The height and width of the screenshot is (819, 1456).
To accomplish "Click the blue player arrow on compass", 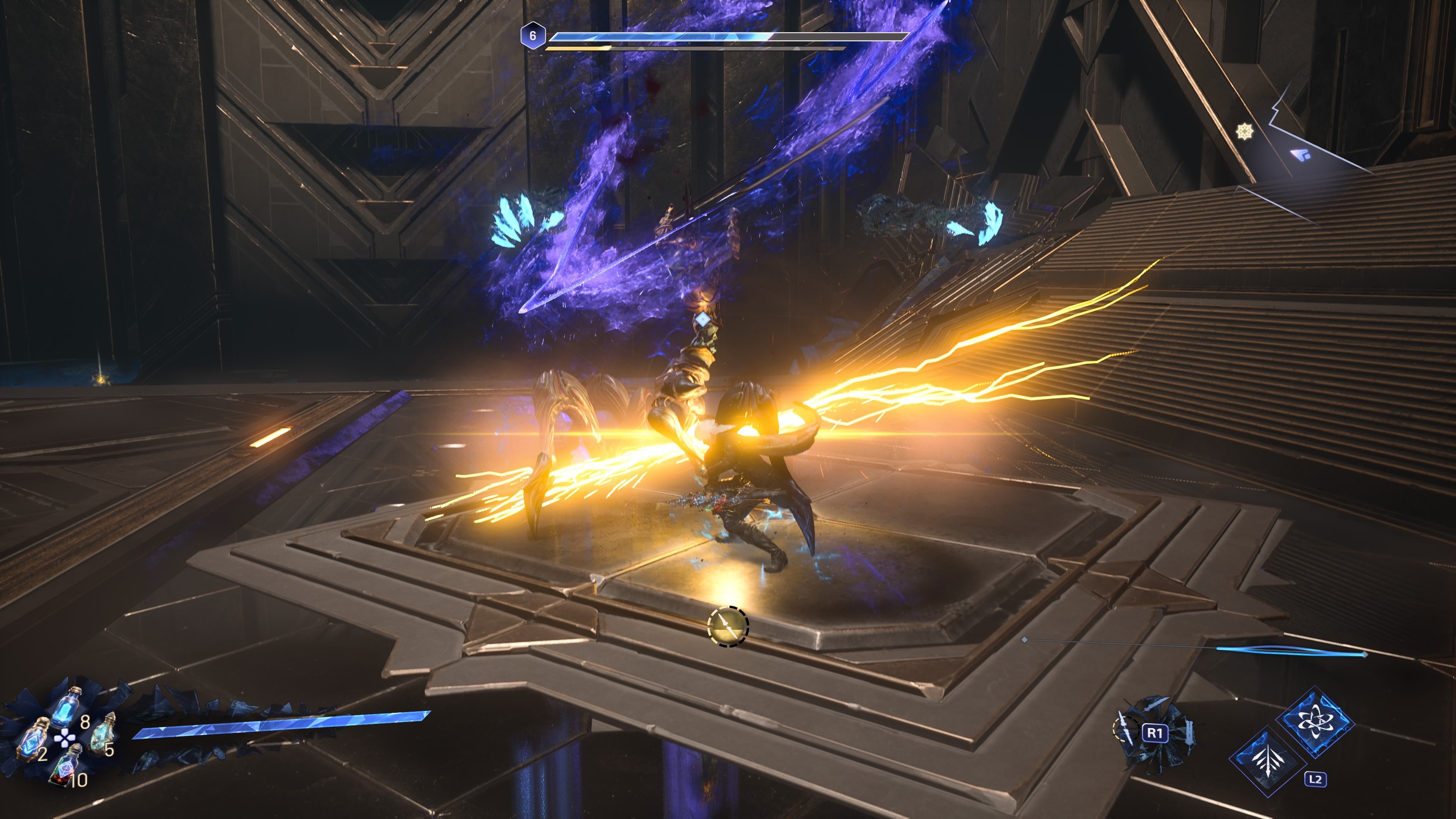I will [x=1301, y=154].
